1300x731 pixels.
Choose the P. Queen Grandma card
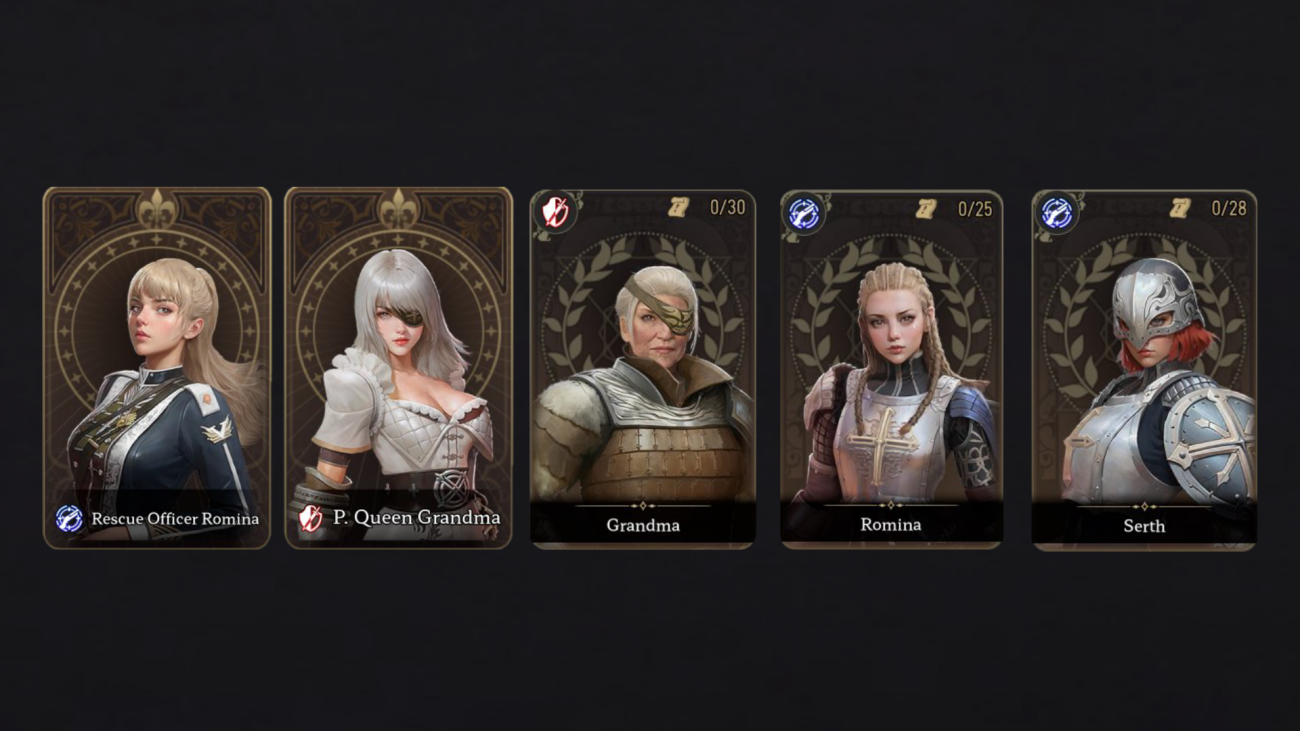click(x=398, y=367)
